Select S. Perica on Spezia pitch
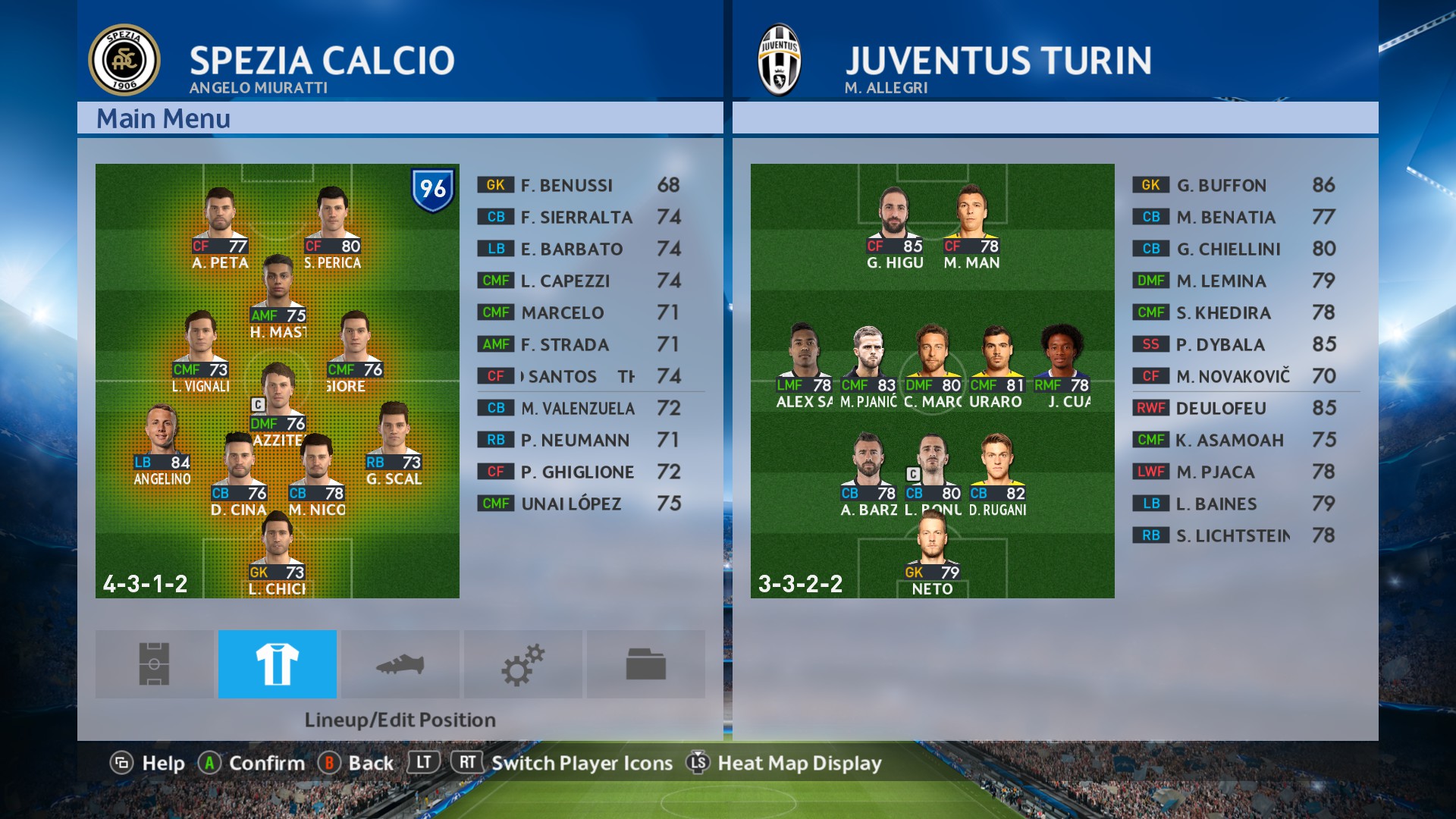 [332, 227]
